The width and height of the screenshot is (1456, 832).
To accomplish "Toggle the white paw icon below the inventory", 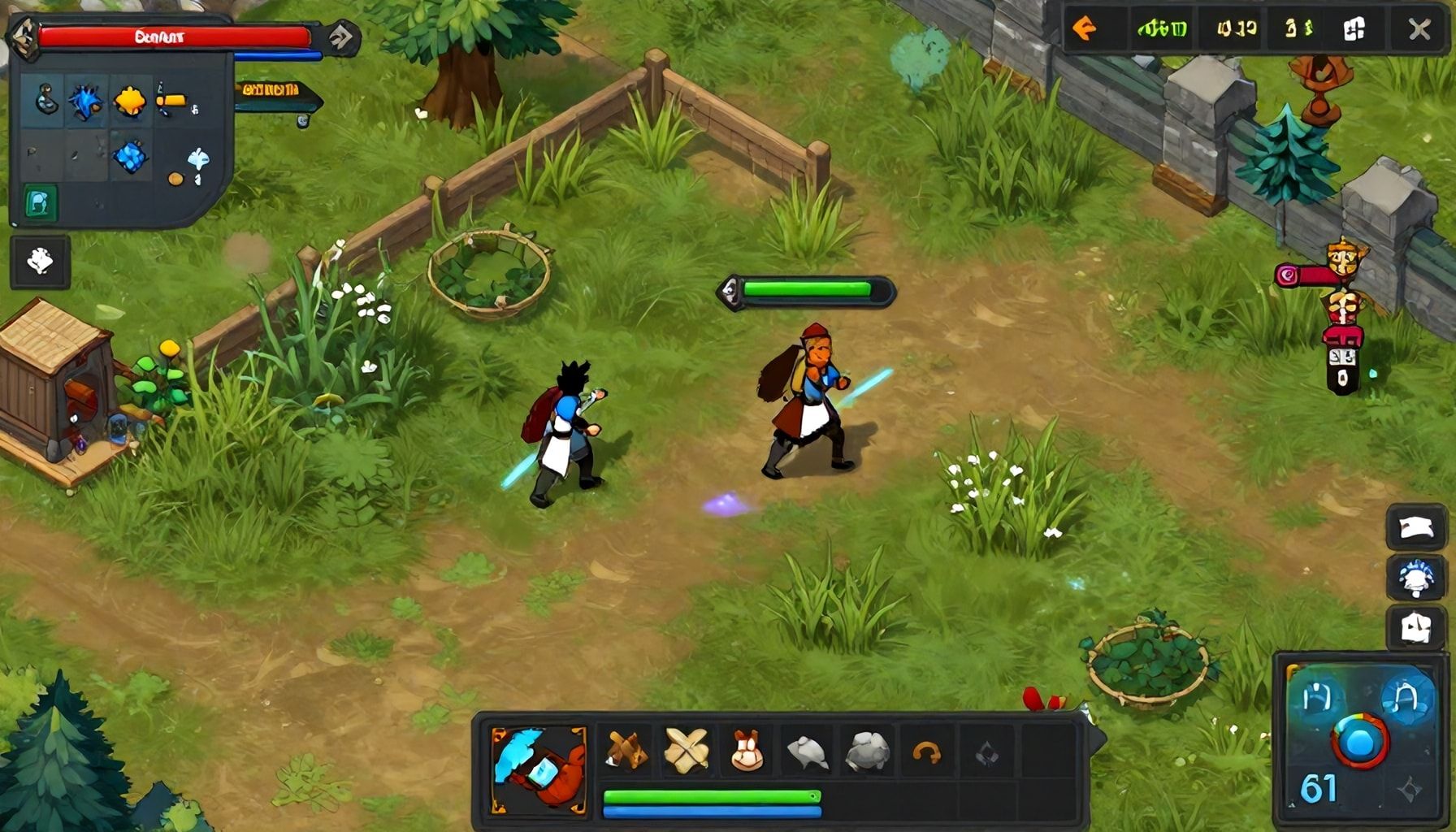I will (41, 260).
